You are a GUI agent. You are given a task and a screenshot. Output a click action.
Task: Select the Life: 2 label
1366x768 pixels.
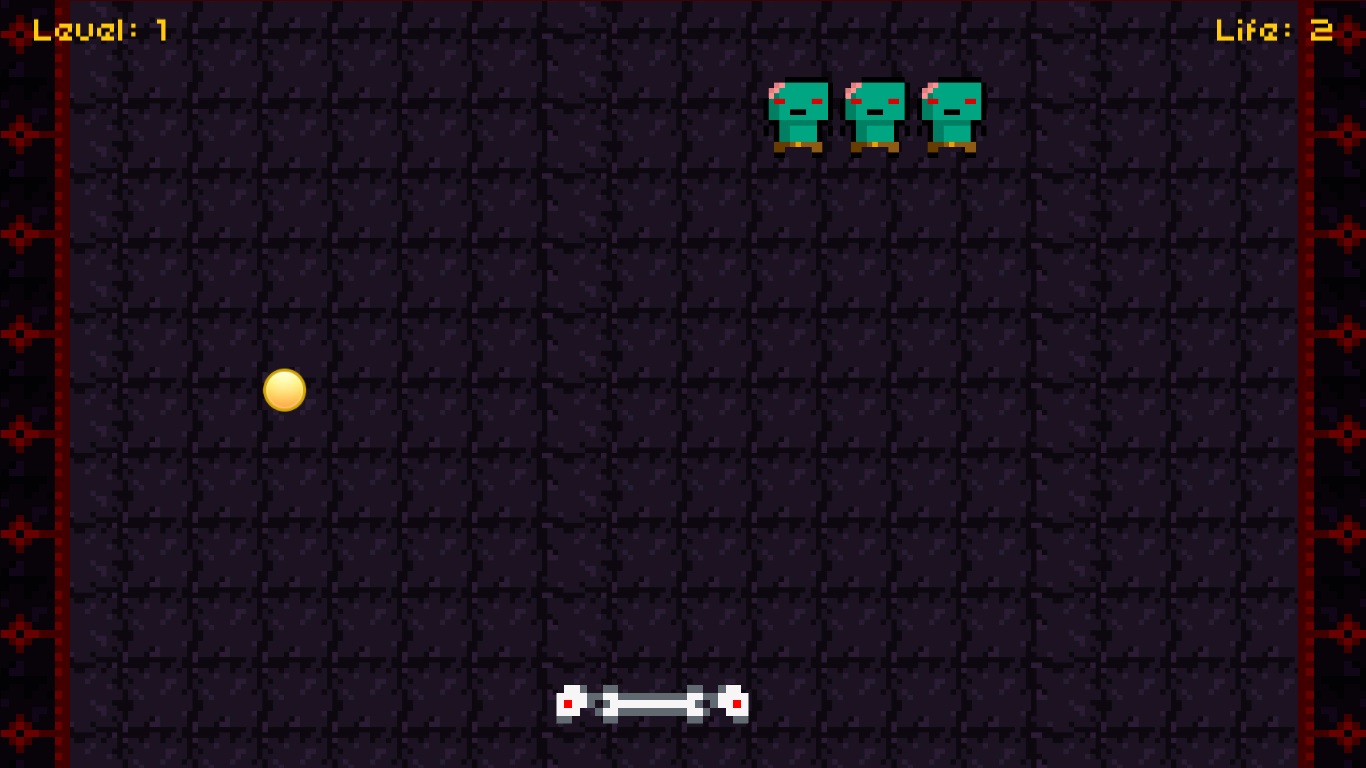pyautogui.click(x=1272, y=29)
